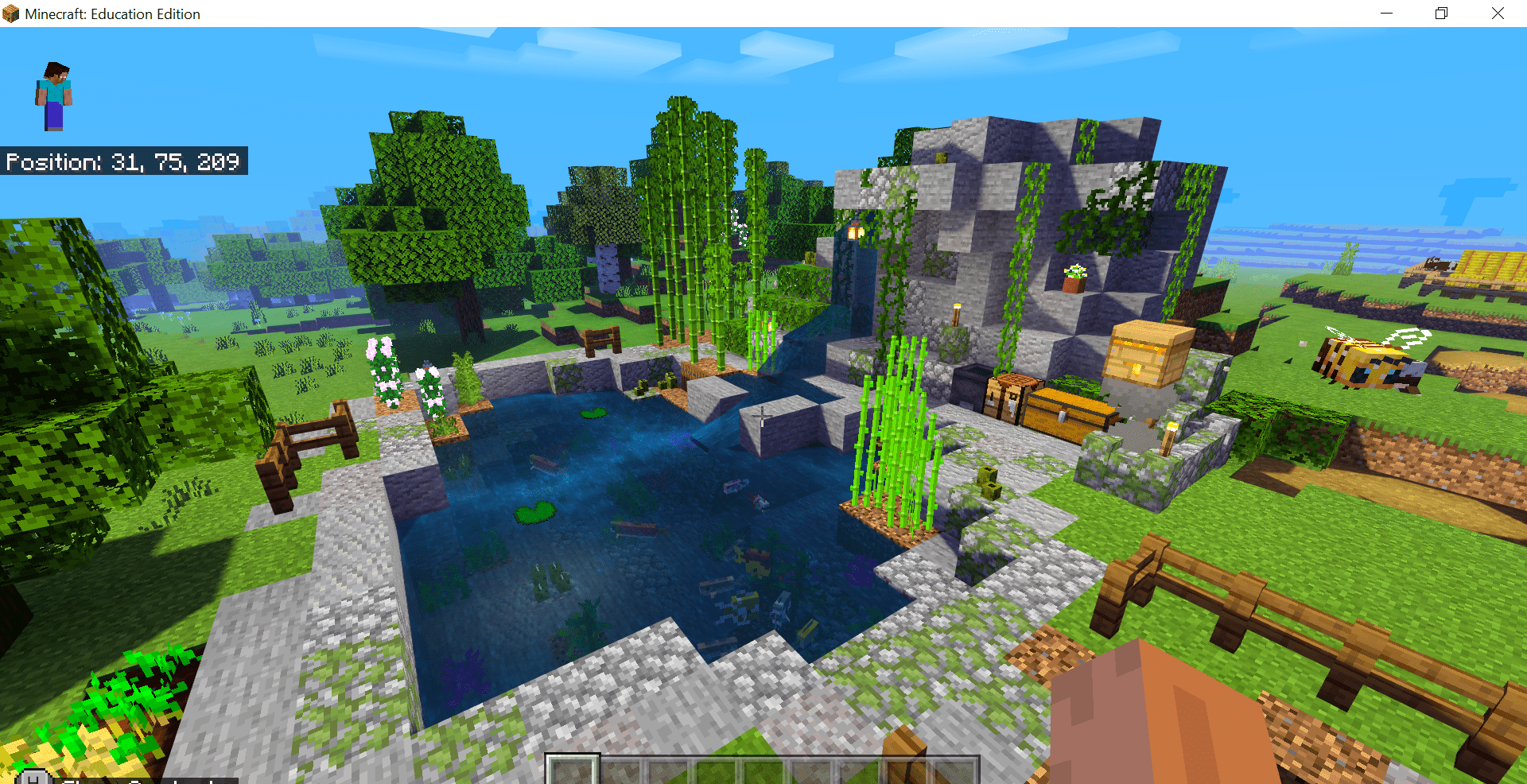This screenshot has height=784, width=1527.
Task: Restore down the game window
Action: pyautogui.click(x=1441, y=13)
